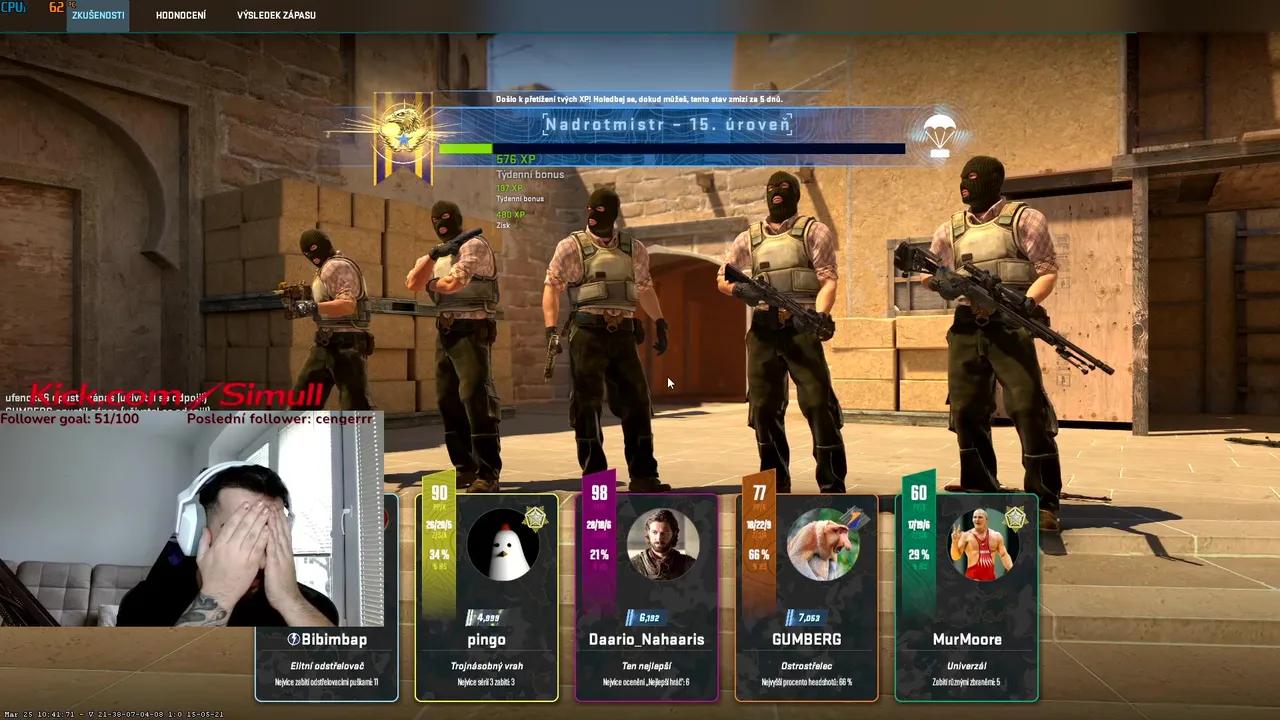Open the VÝSLEDEK ZÁPASU tab
1280x720 pixels.
pyautogui.click(x=277, y=15)
